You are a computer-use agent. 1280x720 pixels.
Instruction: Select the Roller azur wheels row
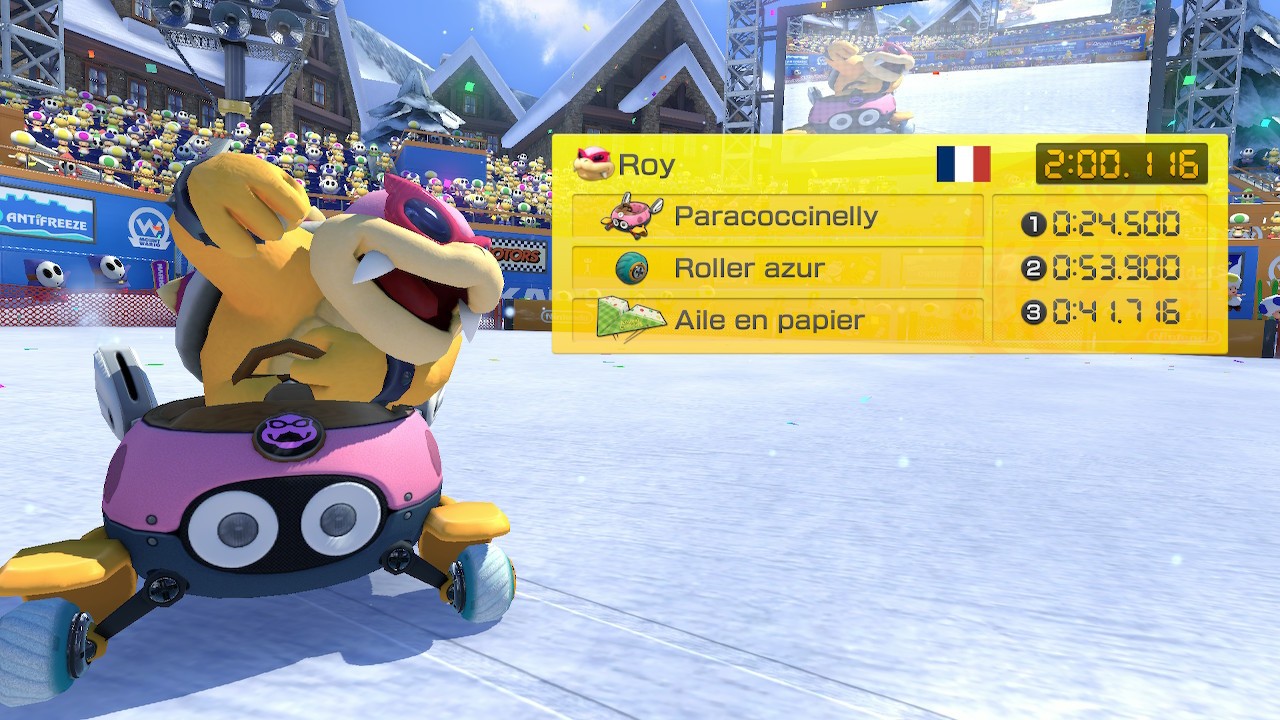[x=777, y=268]
